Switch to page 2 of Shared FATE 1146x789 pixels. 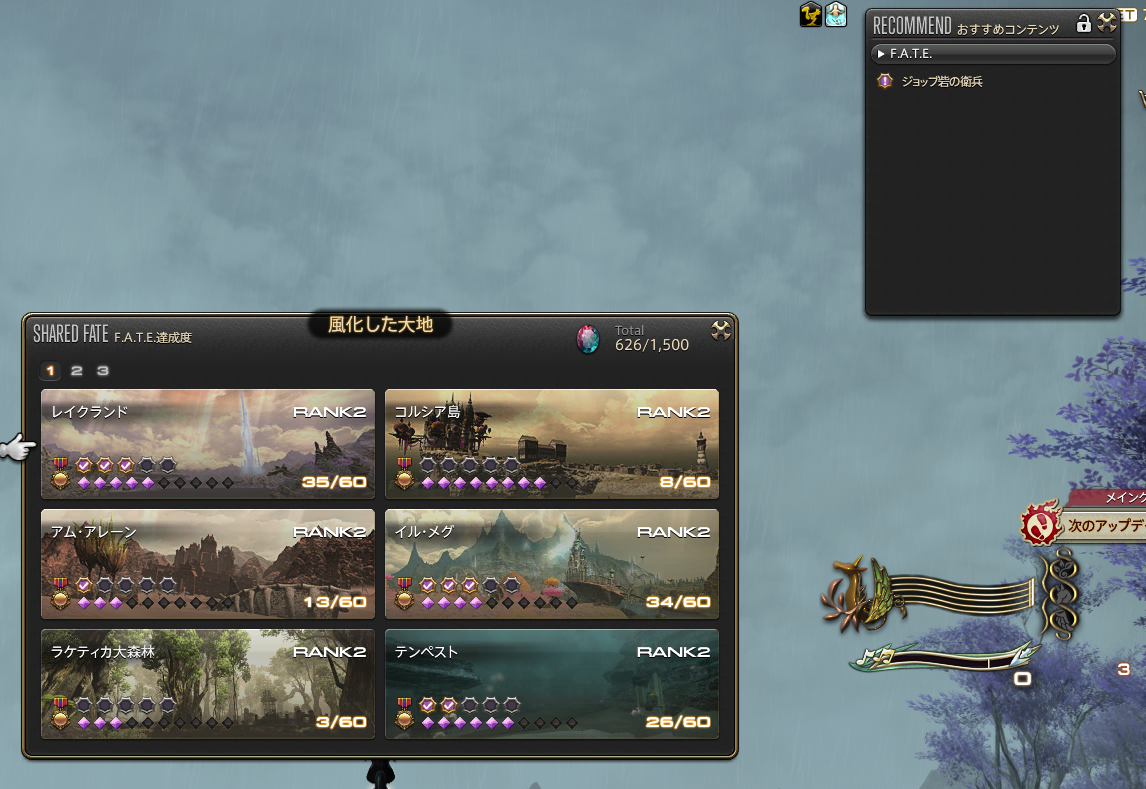pyautogui.click(x=77, y=371)
